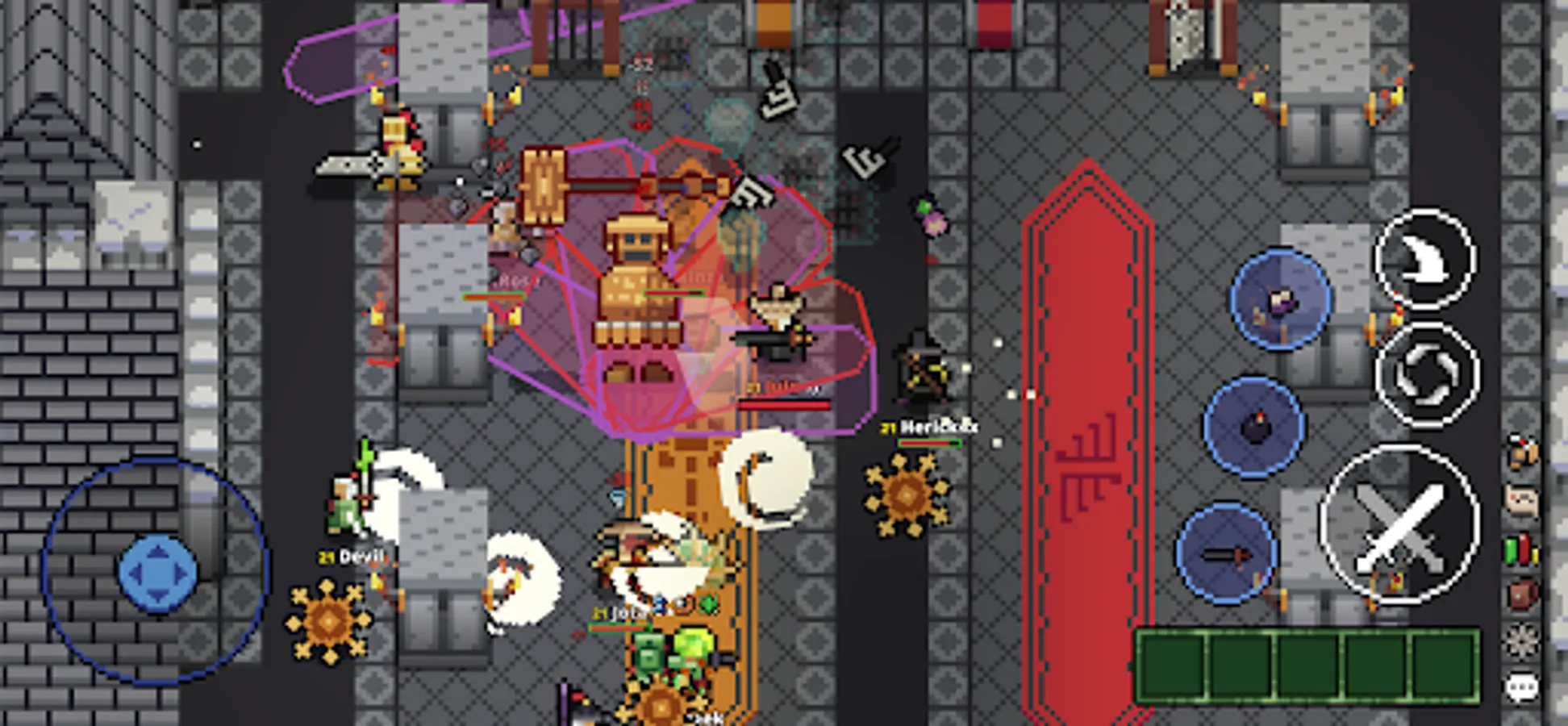Use the dark wave skill icon
The image size is (1568, 726).
[x=1425, y=258]
